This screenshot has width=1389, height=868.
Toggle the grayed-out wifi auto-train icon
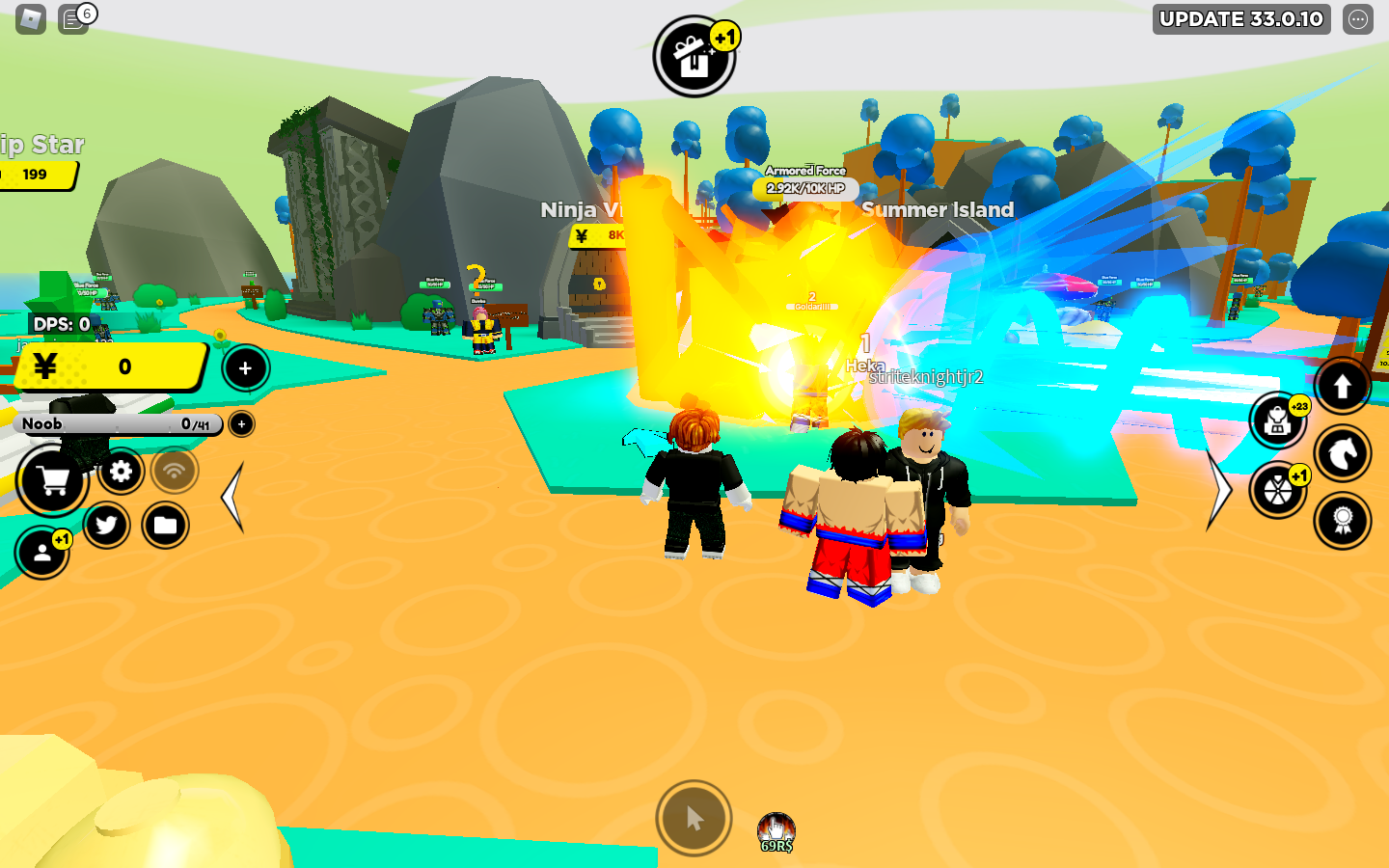coord(173,472)
